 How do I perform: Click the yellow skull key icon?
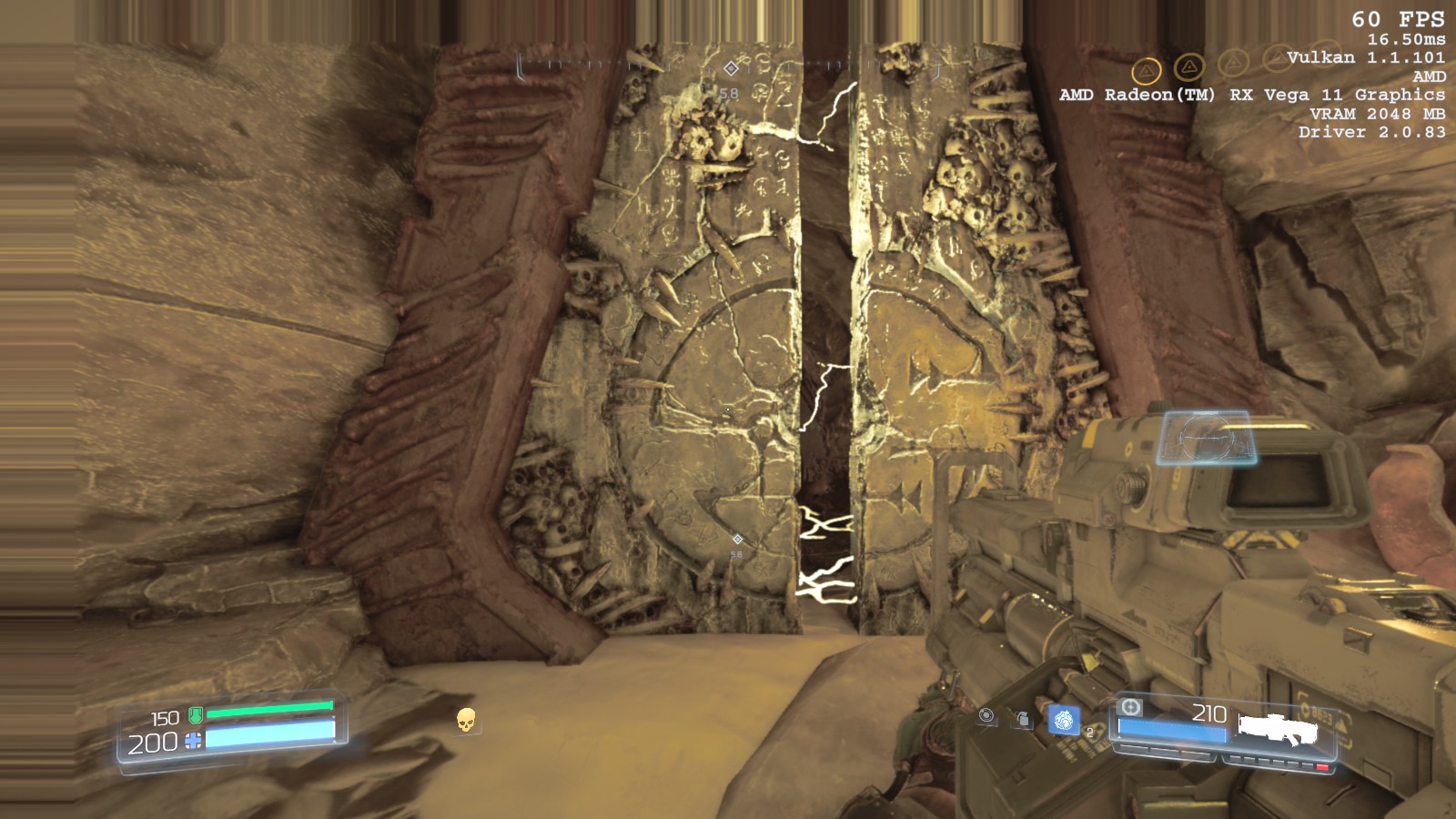pyautogui.click(x=466, y=720)
